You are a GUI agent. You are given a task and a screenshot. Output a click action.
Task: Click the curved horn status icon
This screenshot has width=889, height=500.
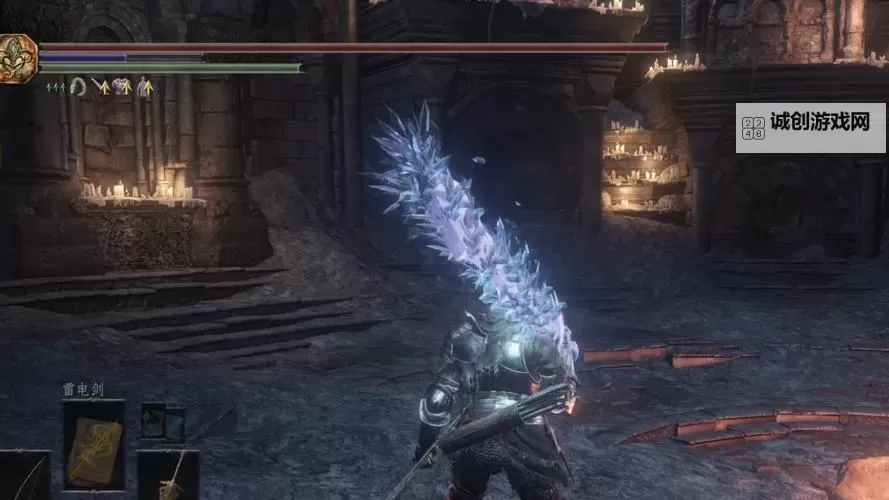coord(76,87)
